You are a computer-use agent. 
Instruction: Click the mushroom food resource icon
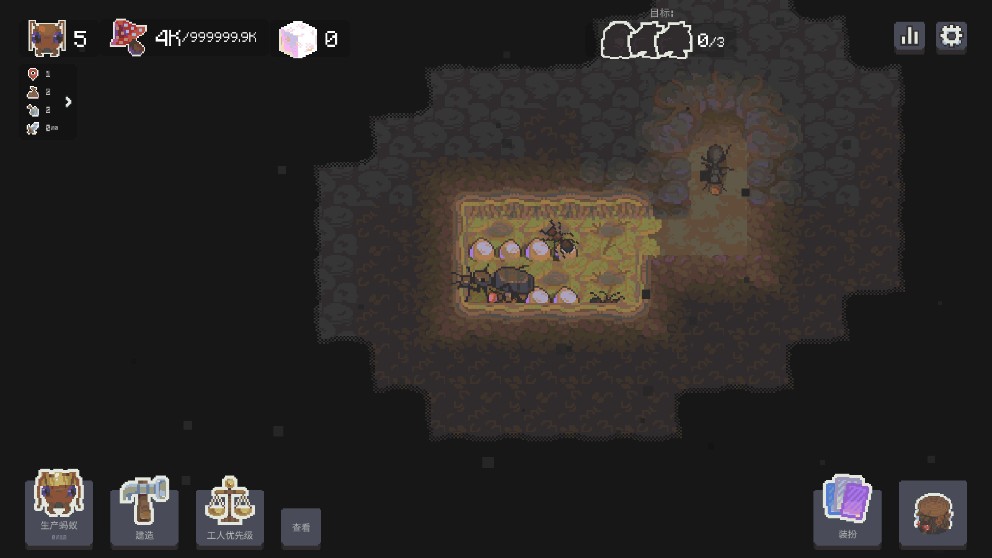[x=128, y=38]
